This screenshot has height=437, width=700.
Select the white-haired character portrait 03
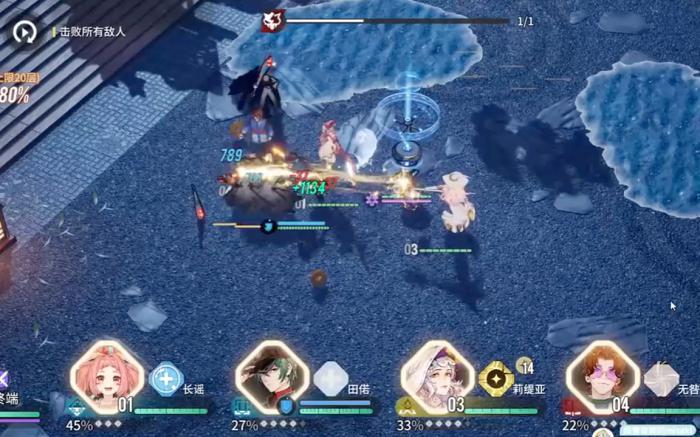tap(437, 377)
